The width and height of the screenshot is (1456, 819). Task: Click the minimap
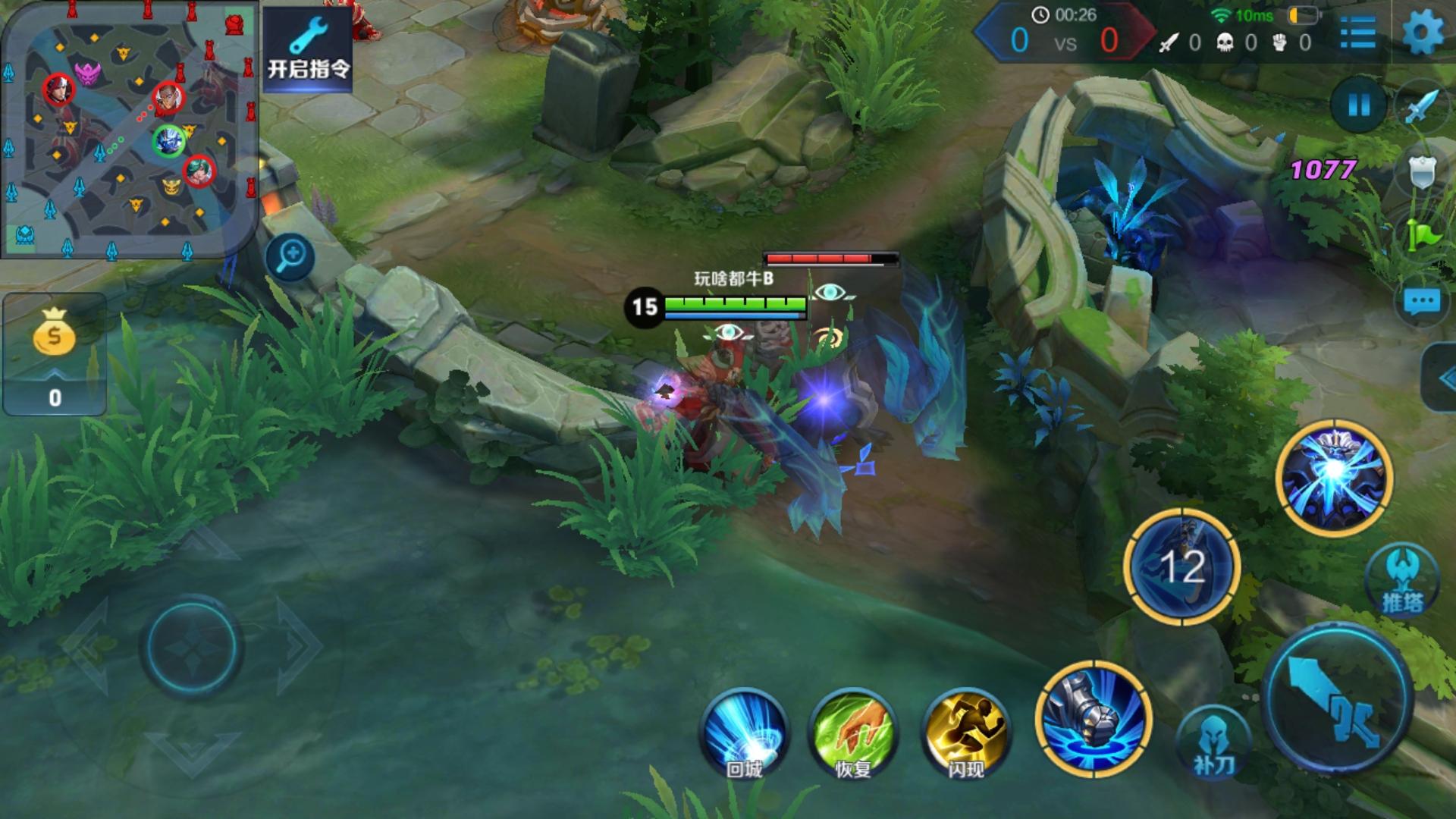(x=129, y=129)
